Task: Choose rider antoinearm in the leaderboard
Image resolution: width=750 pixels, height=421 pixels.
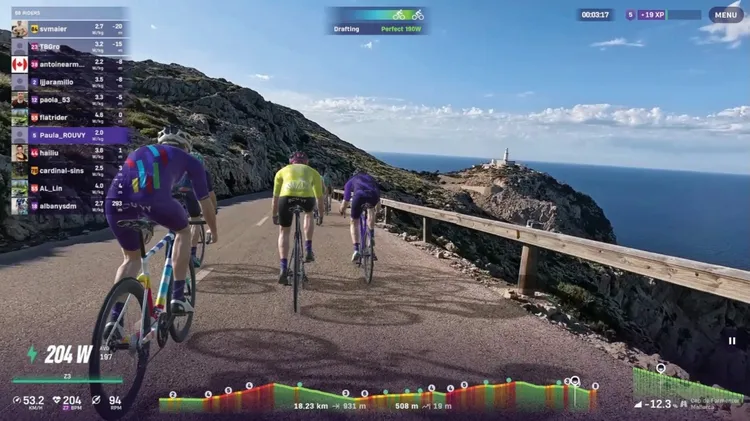Action: tap(69, 64)
